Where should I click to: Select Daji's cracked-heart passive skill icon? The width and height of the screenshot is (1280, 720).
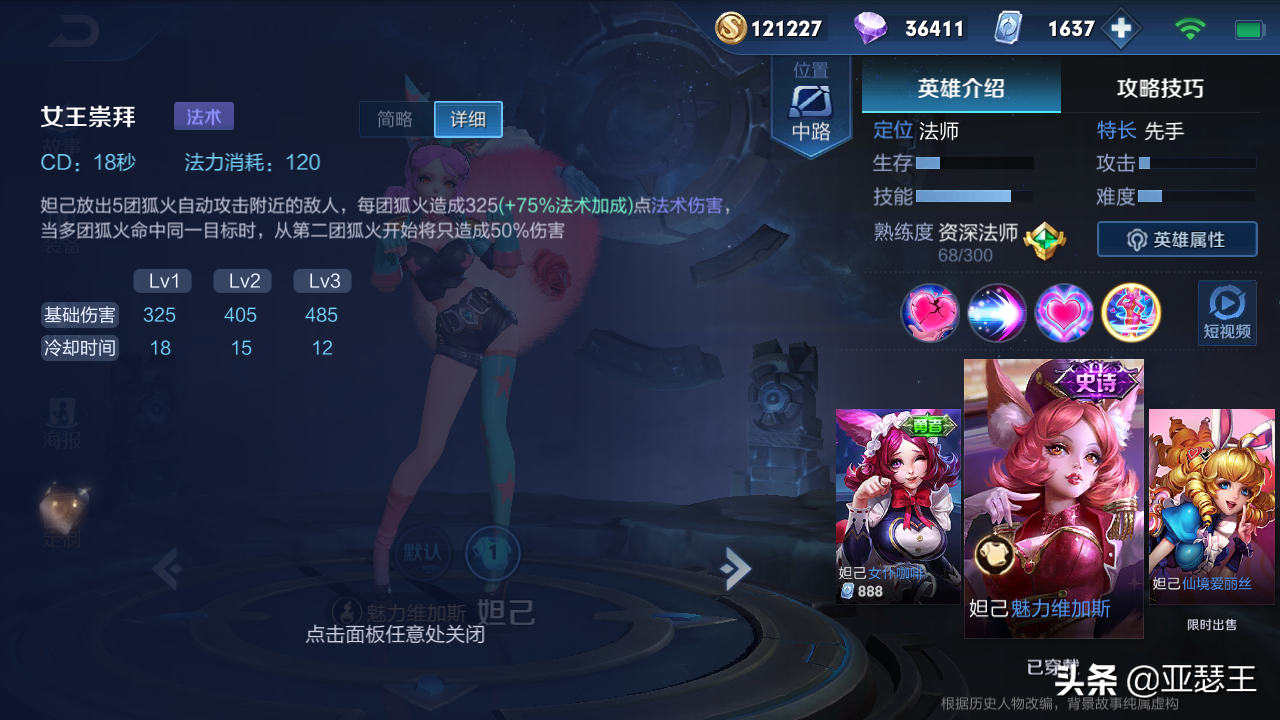click(x=930, y=313)
